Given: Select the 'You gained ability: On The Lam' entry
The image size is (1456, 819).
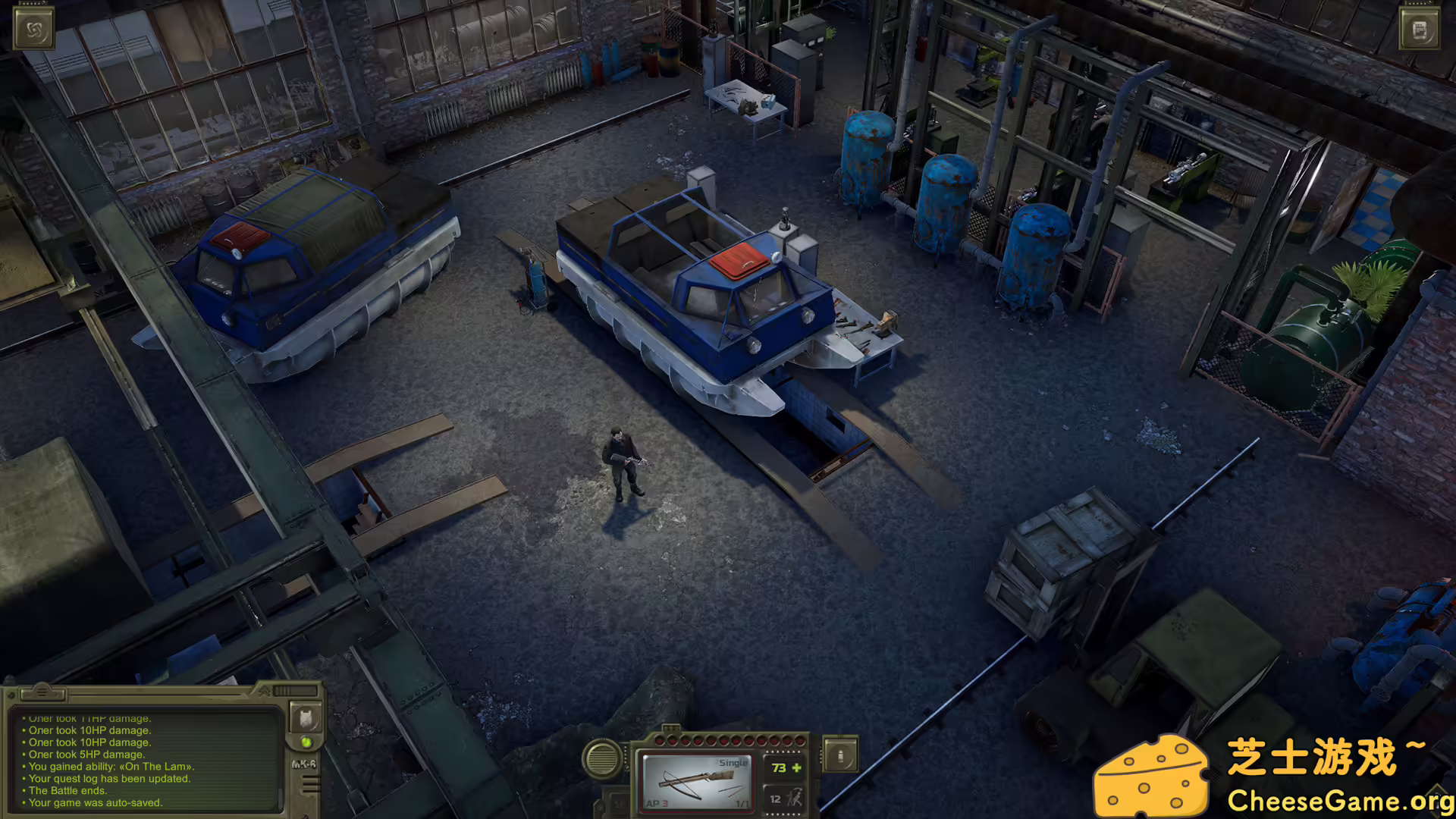Looking at the screenshot, I should [111, 767].
